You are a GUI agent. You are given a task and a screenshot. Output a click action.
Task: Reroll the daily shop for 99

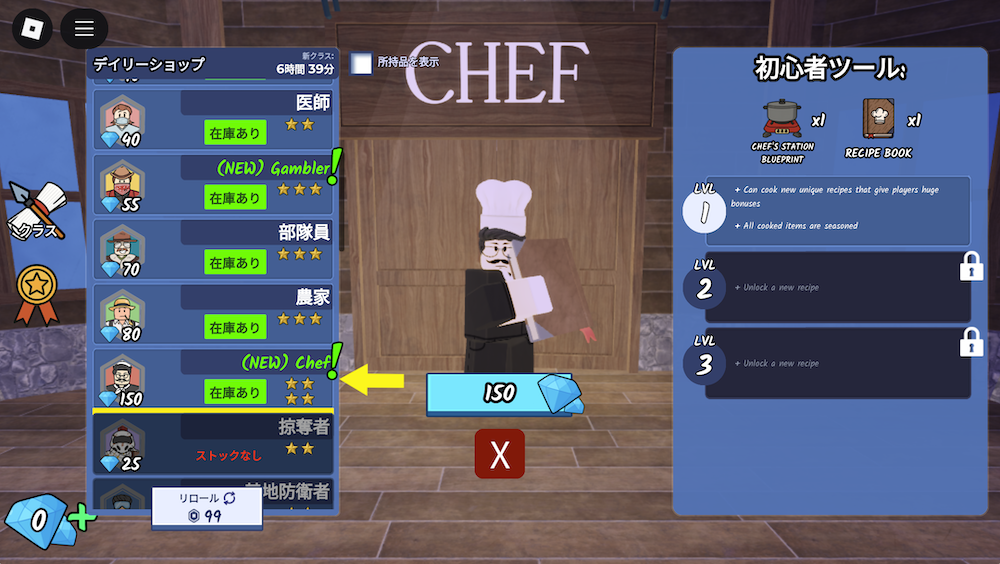[x=207, y=507]
